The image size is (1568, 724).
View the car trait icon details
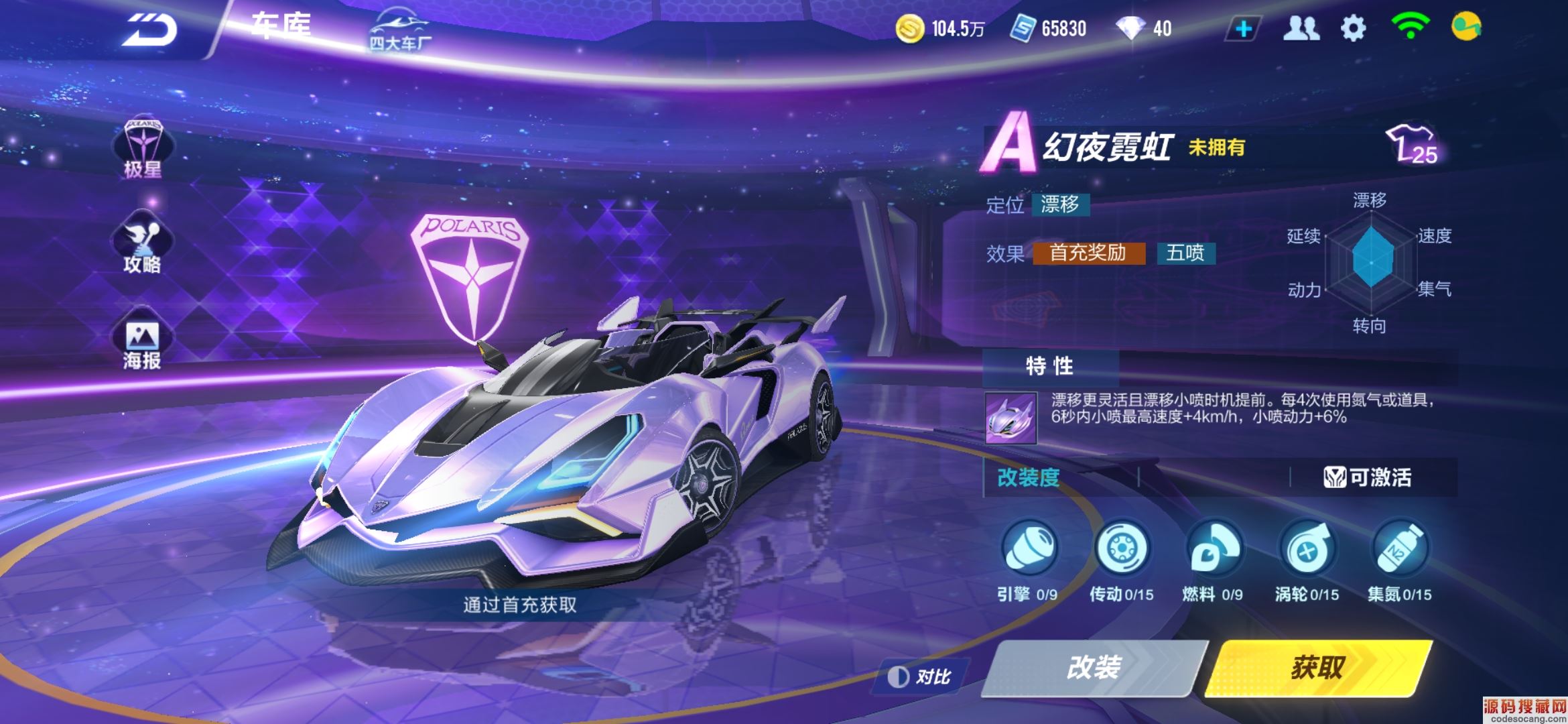point(1010,418)
